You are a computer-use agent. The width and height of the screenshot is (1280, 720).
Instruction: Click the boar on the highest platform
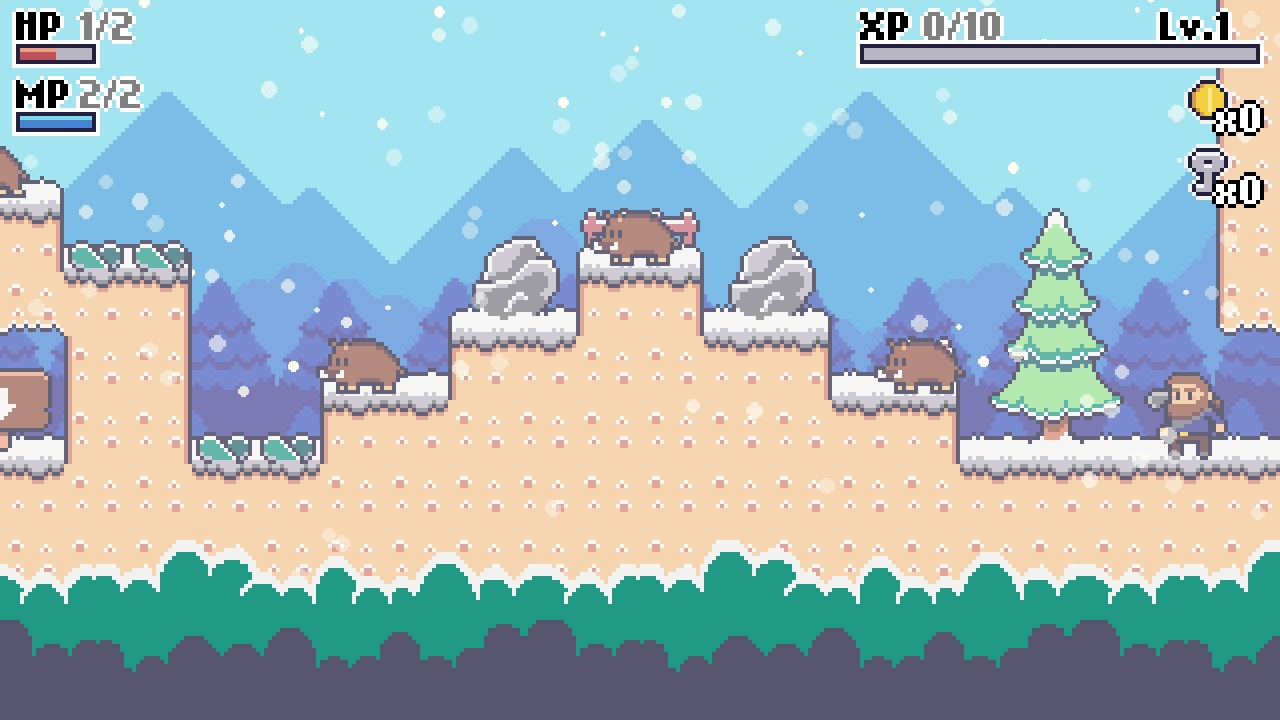click(637, 235)
